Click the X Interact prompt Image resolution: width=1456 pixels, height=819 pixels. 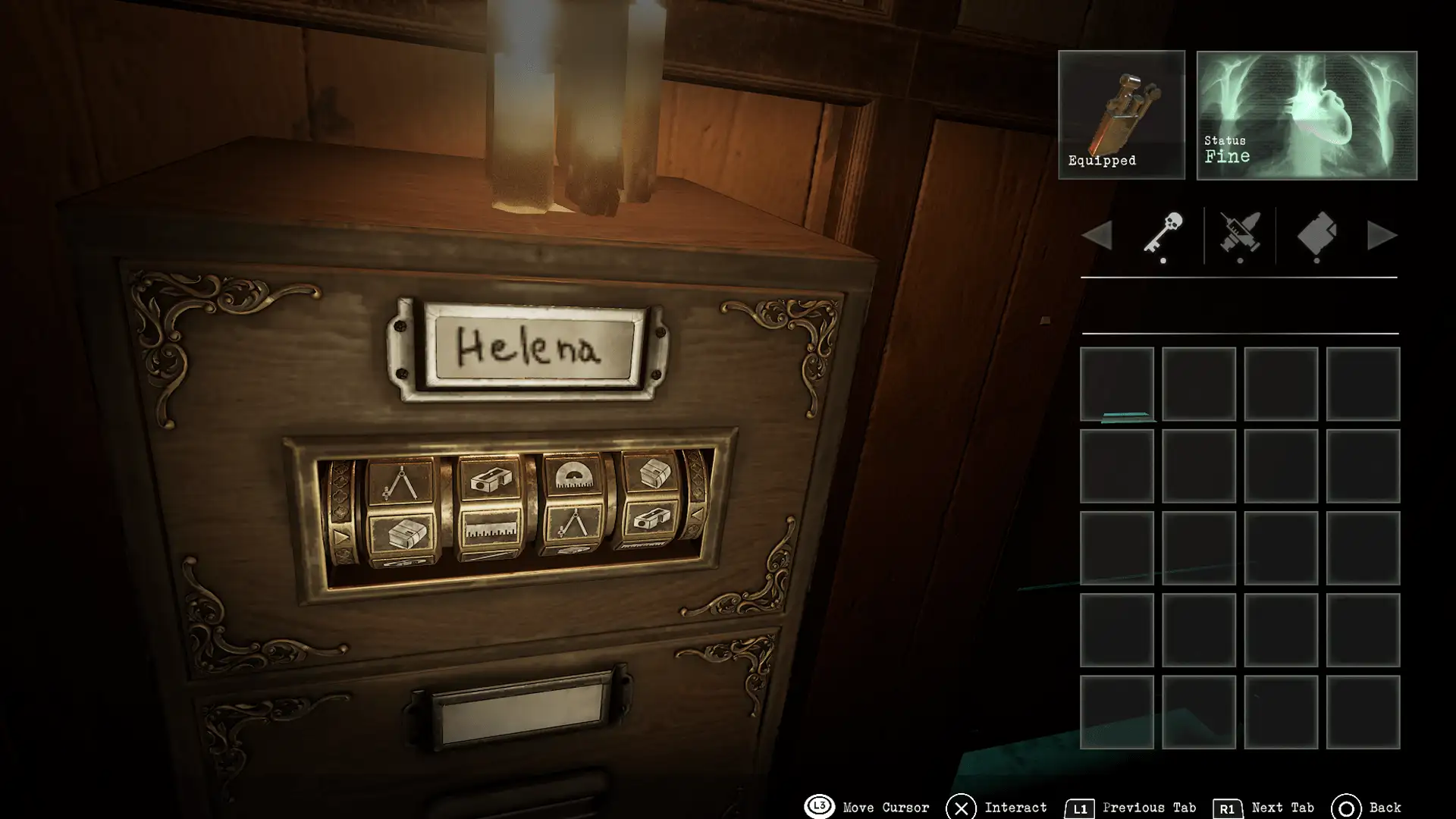[x=962, y=807]
